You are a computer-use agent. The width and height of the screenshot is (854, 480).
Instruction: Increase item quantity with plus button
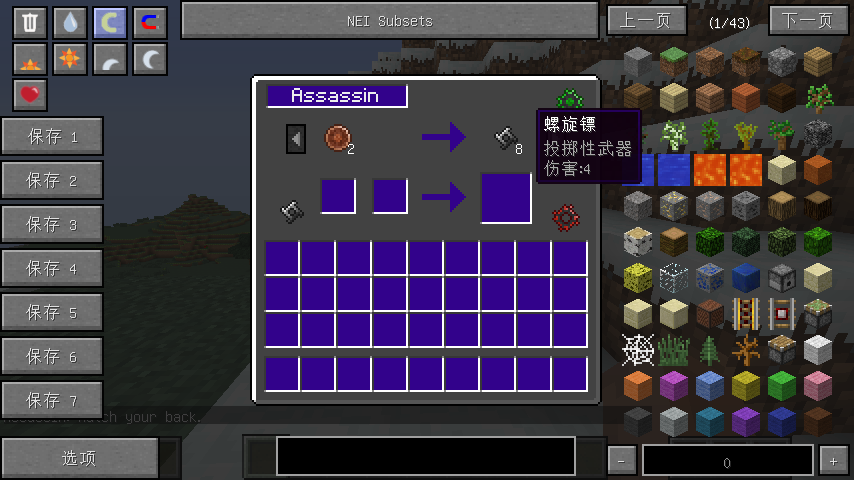point(833,461)
